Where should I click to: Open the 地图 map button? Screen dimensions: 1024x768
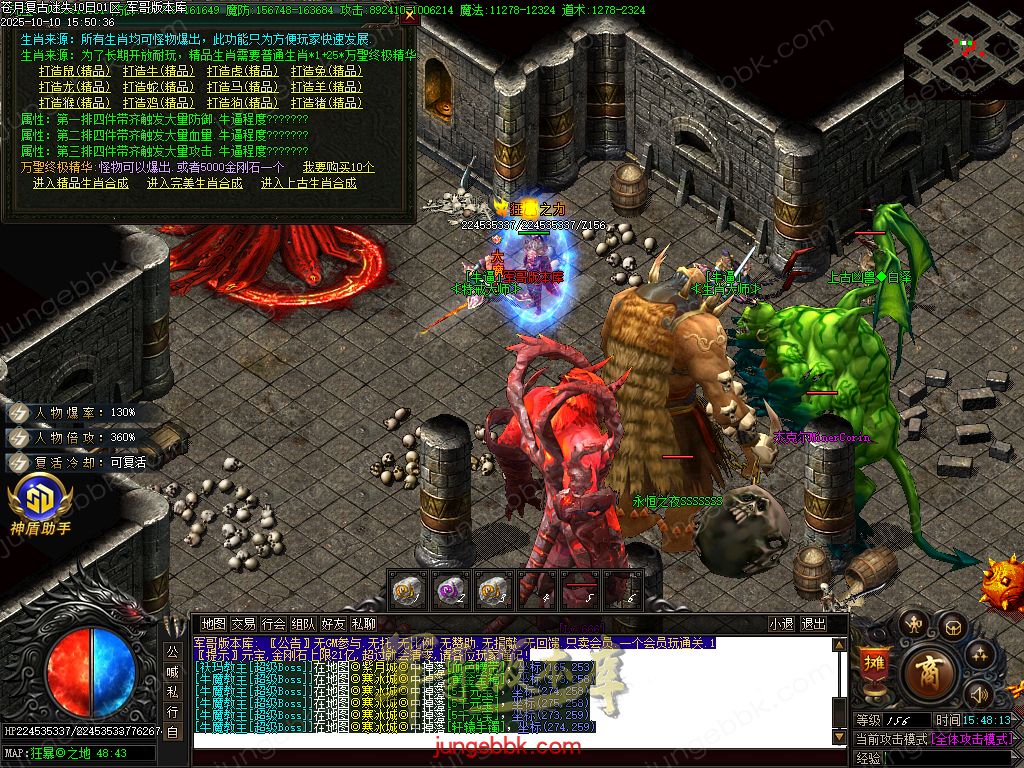(x=213, y=624)
